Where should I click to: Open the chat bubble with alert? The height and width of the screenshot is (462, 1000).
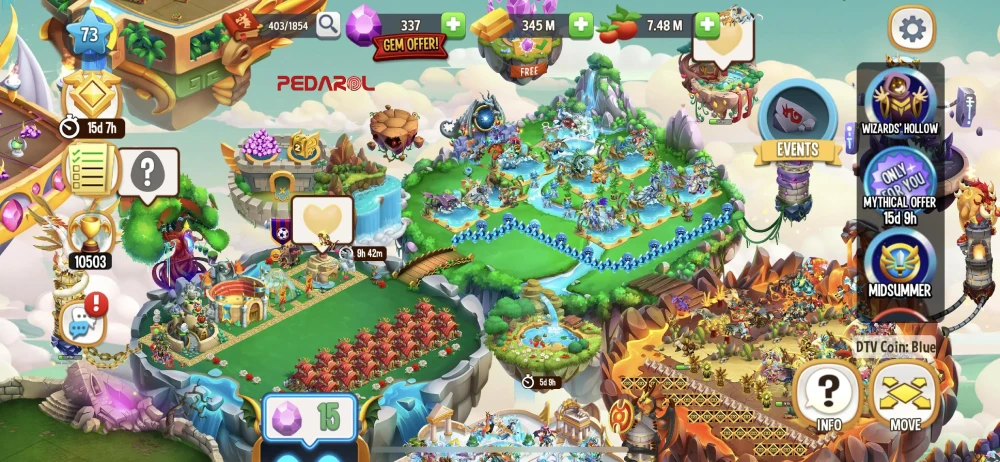click(83, 320)
